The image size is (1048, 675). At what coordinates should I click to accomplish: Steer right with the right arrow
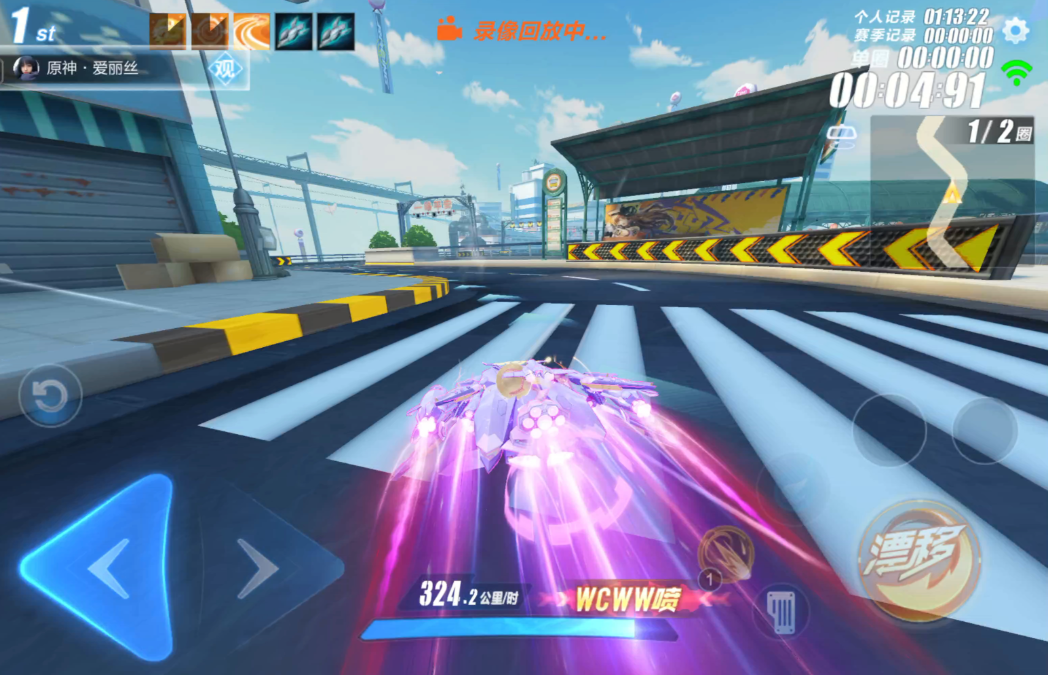(x=259, y=568)
